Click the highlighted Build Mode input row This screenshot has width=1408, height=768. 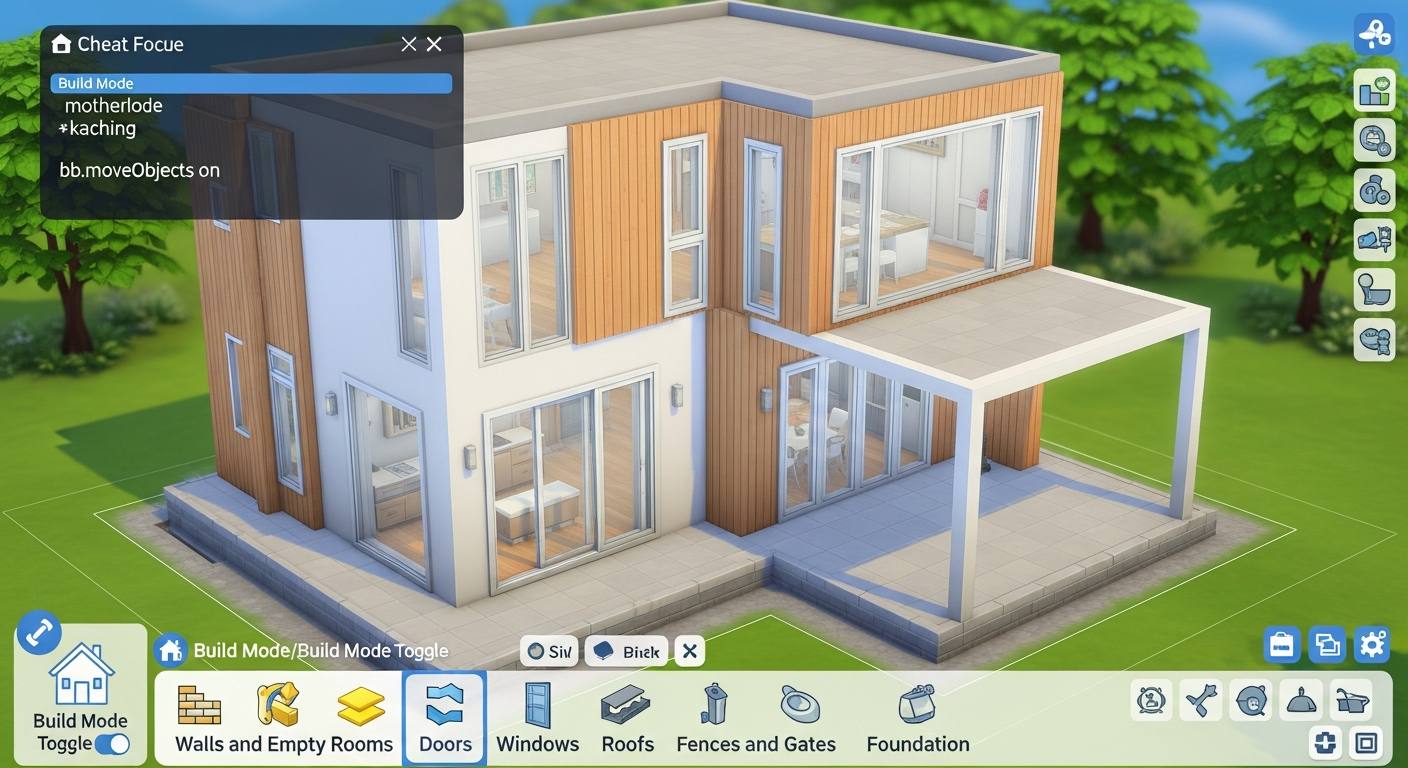(x=250, y=83)
